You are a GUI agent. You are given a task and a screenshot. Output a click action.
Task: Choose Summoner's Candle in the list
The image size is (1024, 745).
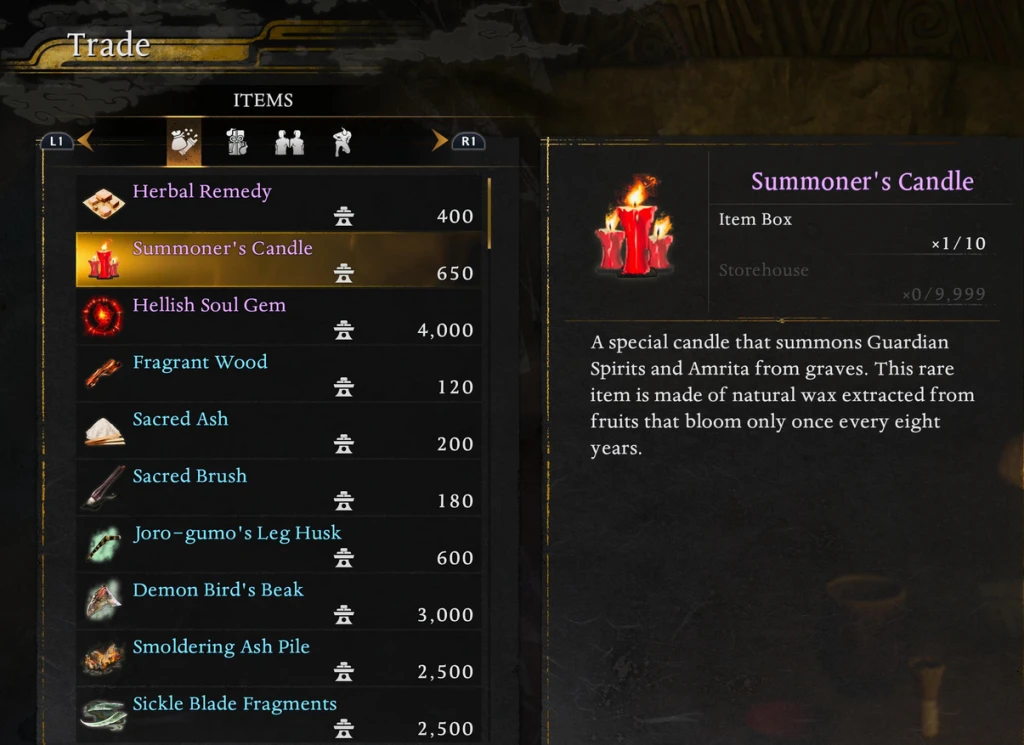[278, 260]
